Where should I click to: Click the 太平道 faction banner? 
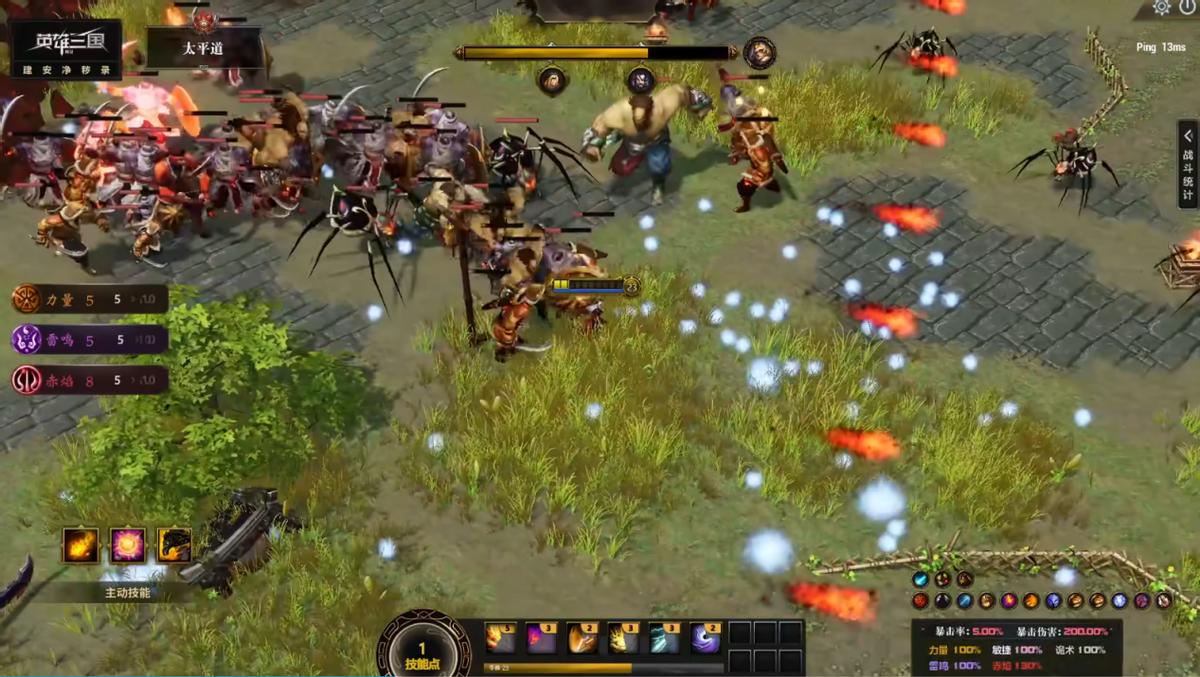tap(204, 48)
